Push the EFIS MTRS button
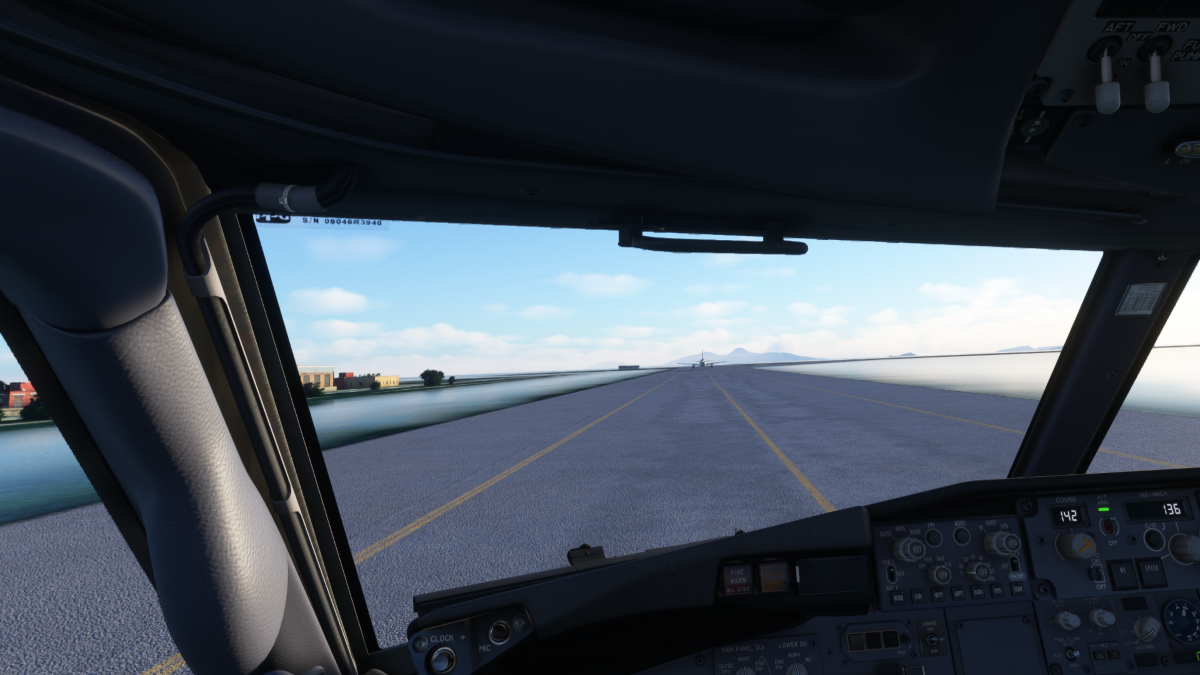 [961, 536]
